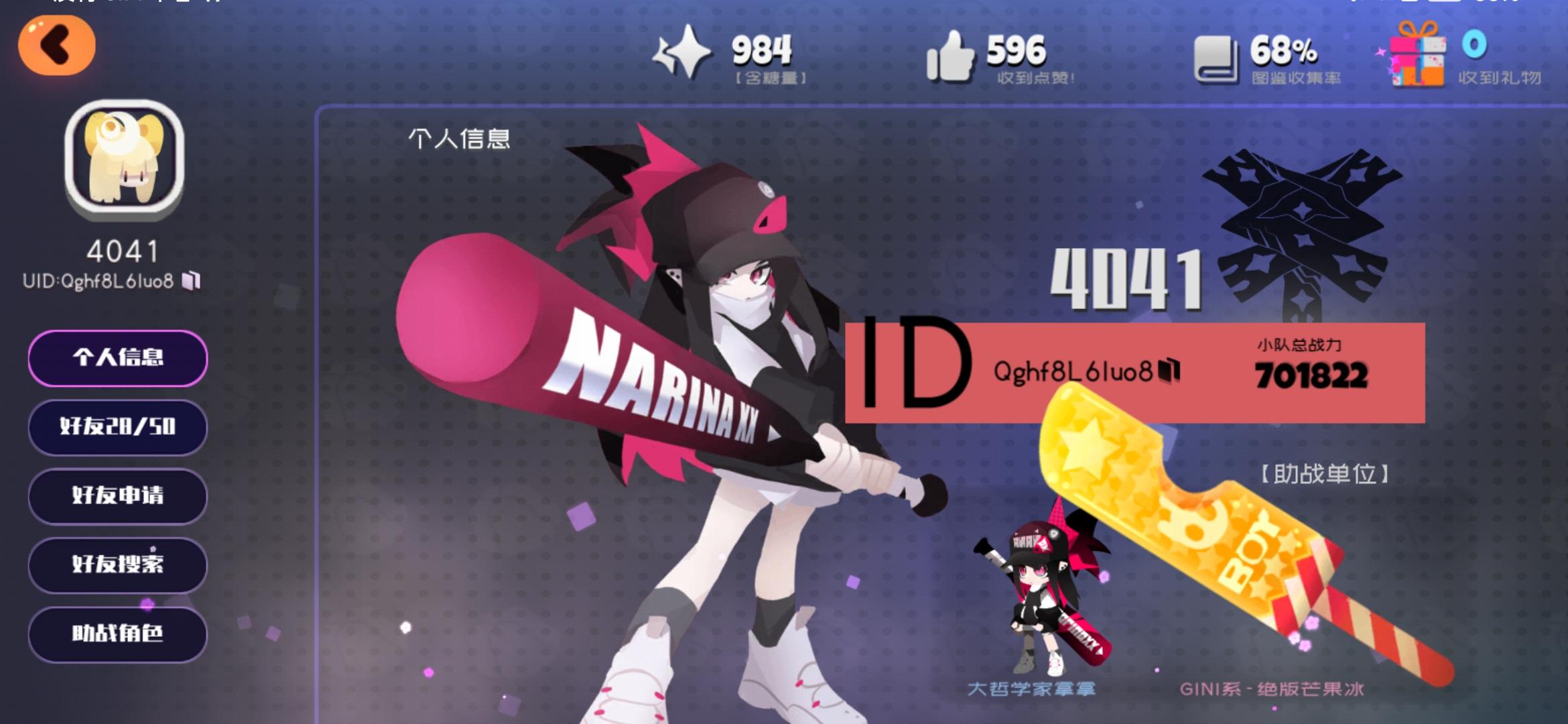Open the 好友28/50 friends list
Screen dimensions: 1568x724
click(x=117, y=428)
